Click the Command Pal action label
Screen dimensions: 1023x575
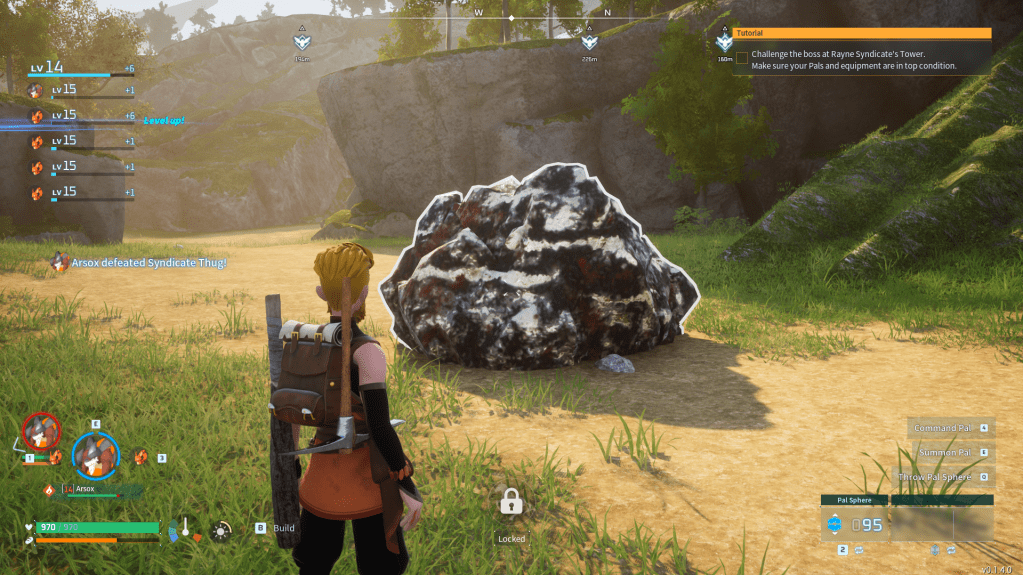tap(943, 428)
